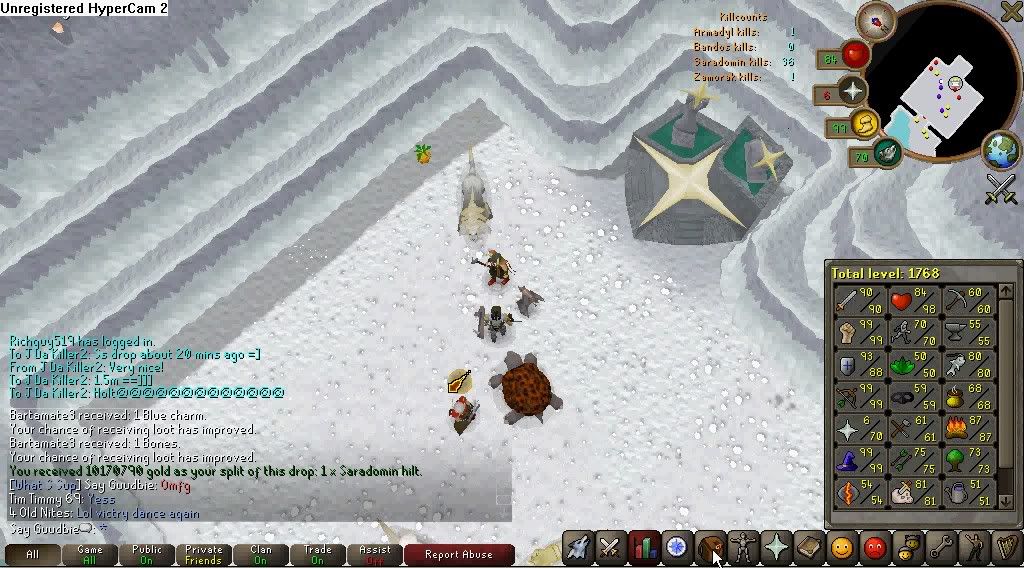Select the Magic skill wizard hat
This screenshot has width=1024, height=568.
(849, 461)
